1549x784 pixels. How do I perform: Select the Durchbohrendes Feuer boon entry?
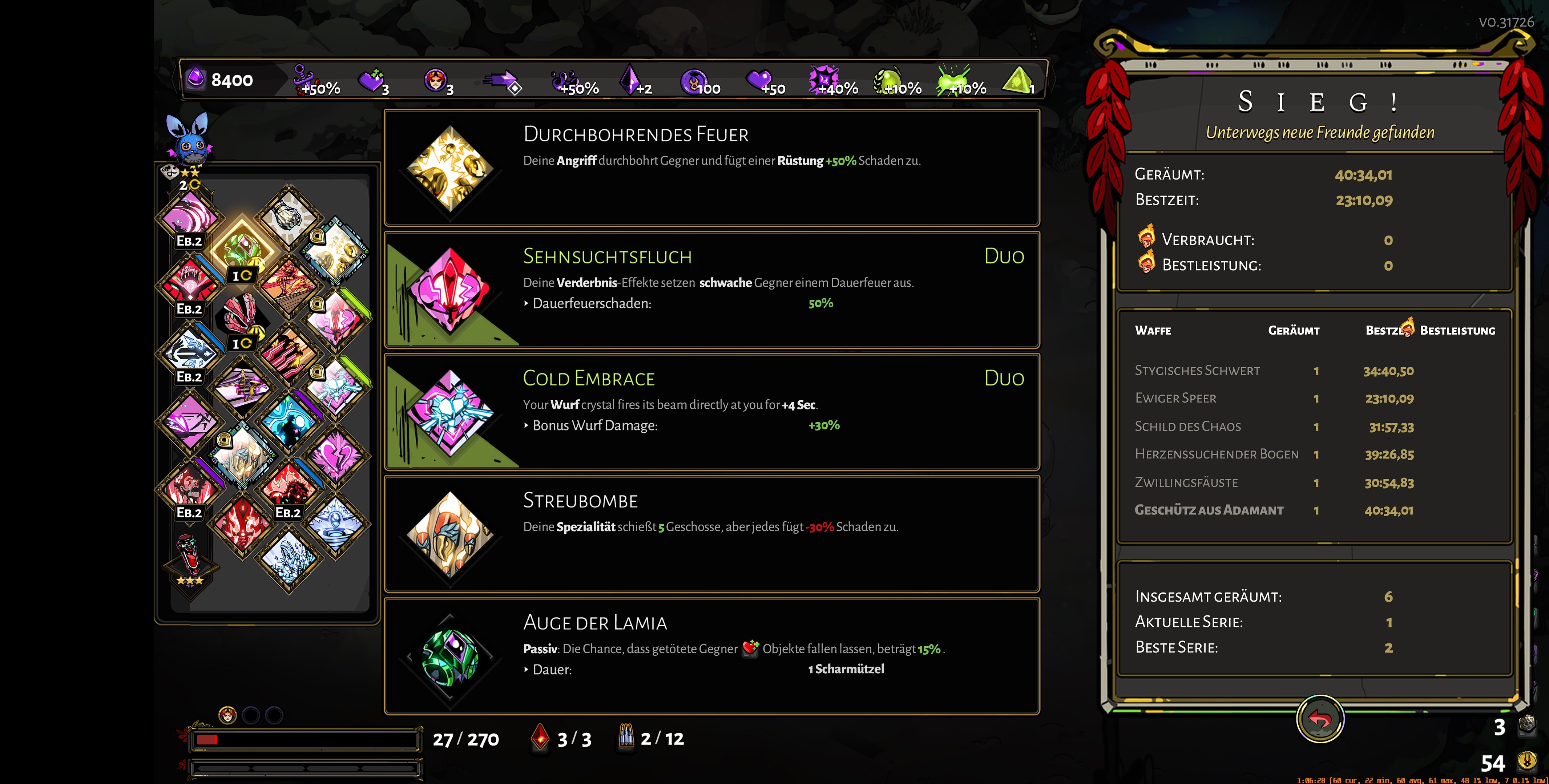click(712, 168)
